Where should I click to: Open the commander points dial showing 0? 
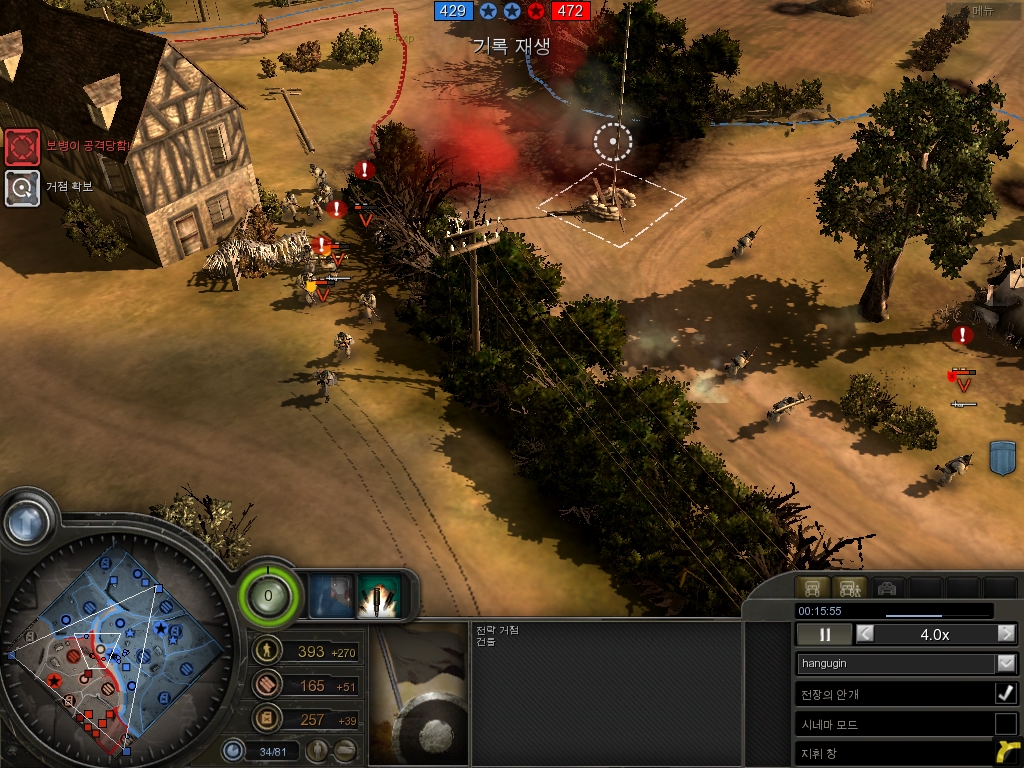(x=268, y=598)
